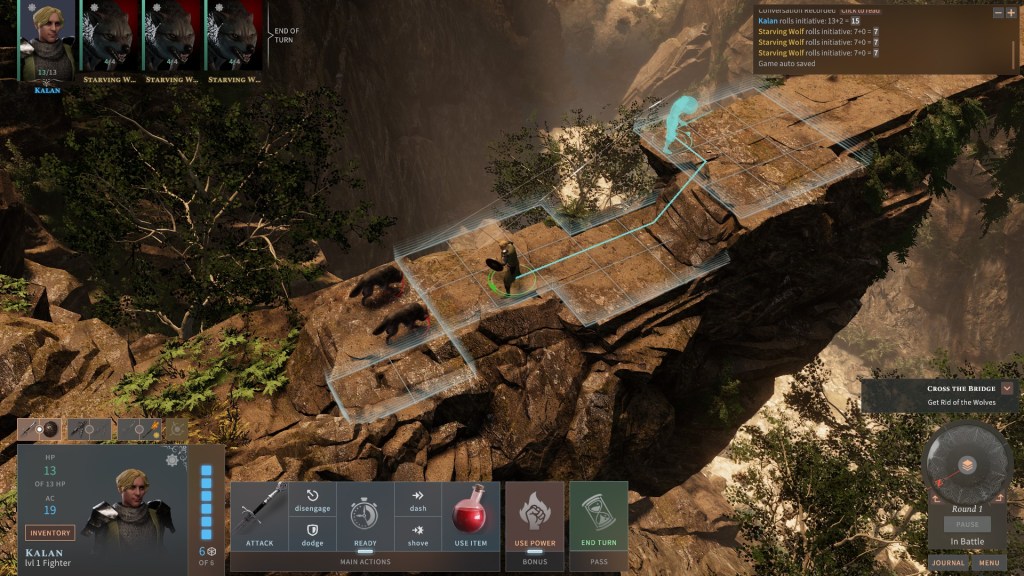Switch to the sword and shield weapon set
Image resolution: width=1024 pixels, height=576 pixels.
pos(41,429)
